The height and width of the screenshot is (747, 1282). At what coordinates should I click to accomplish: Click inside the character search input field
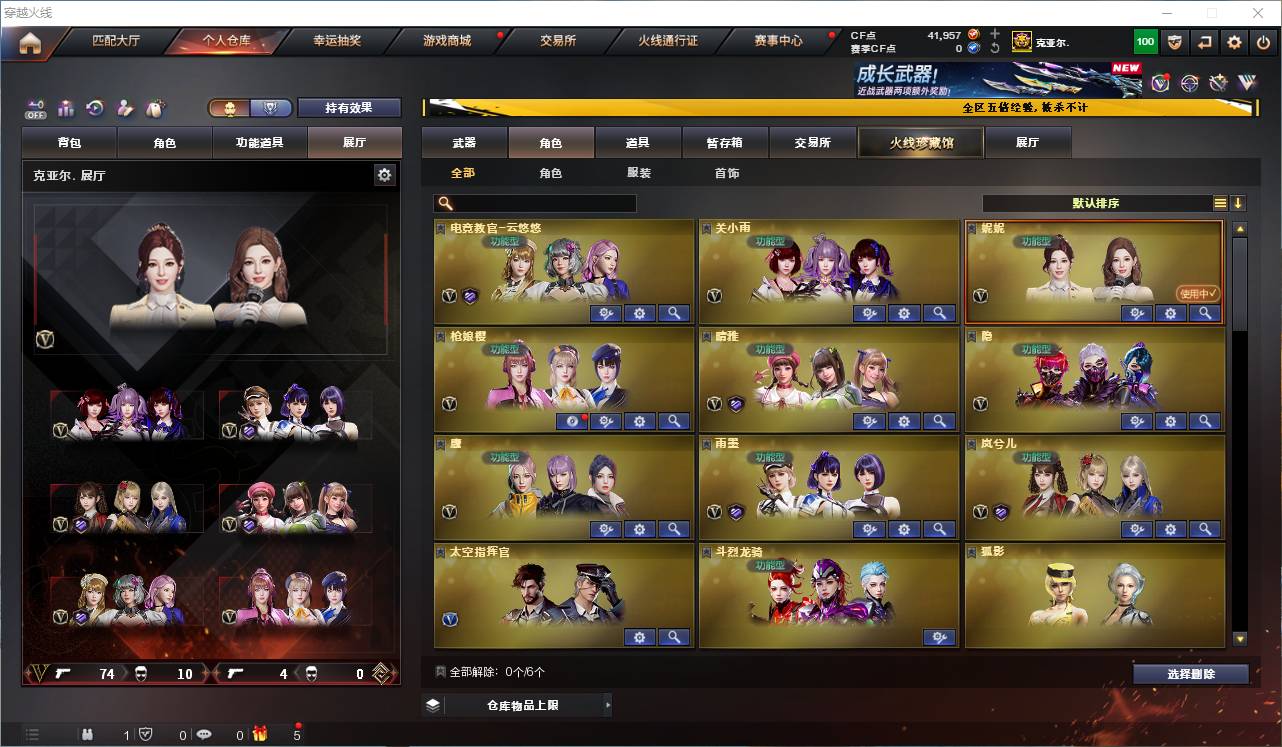[540, 202]
